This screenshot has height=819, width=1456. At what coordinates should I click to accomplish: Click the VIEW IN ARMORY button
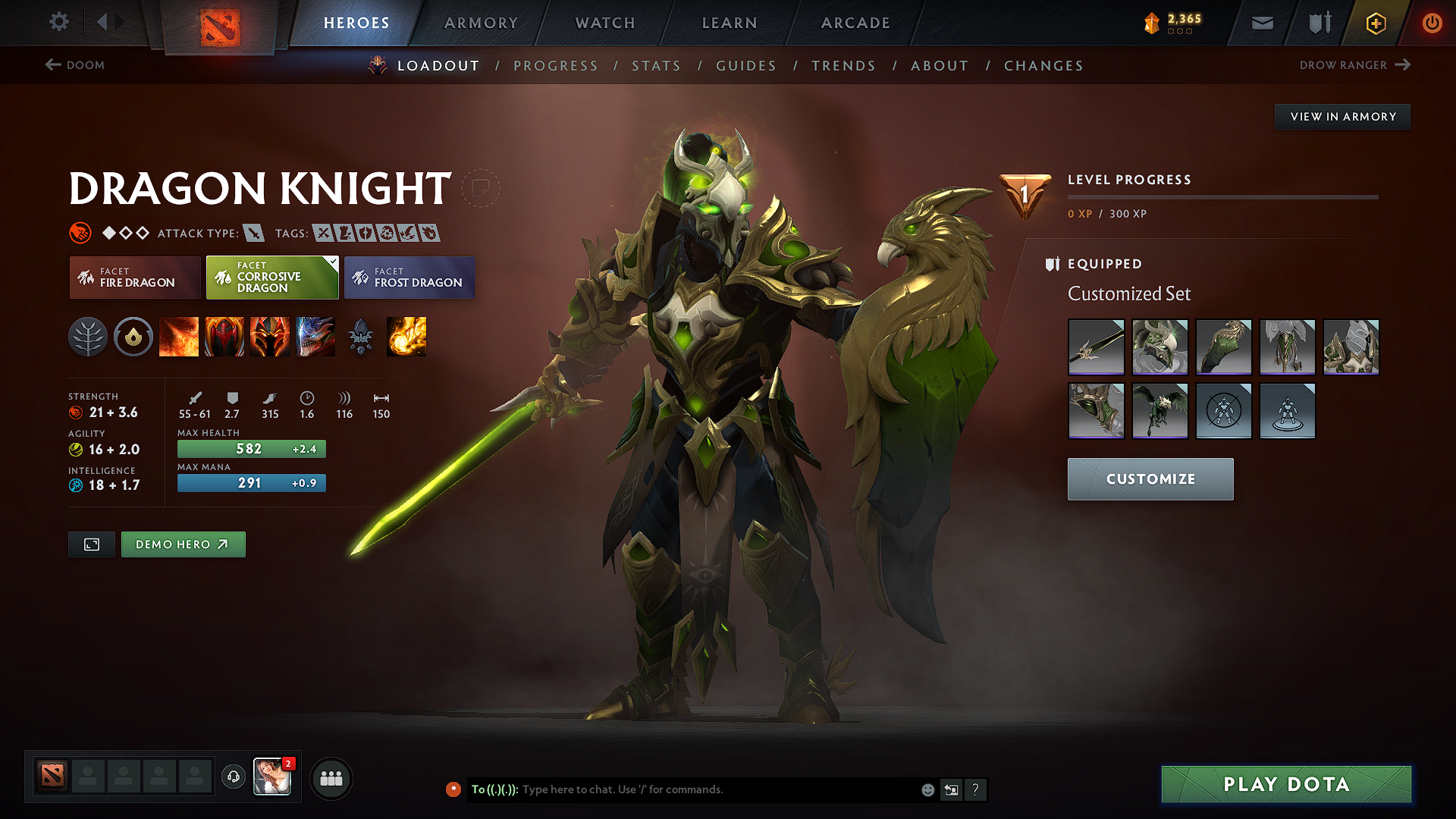[x=1342, y=116]
